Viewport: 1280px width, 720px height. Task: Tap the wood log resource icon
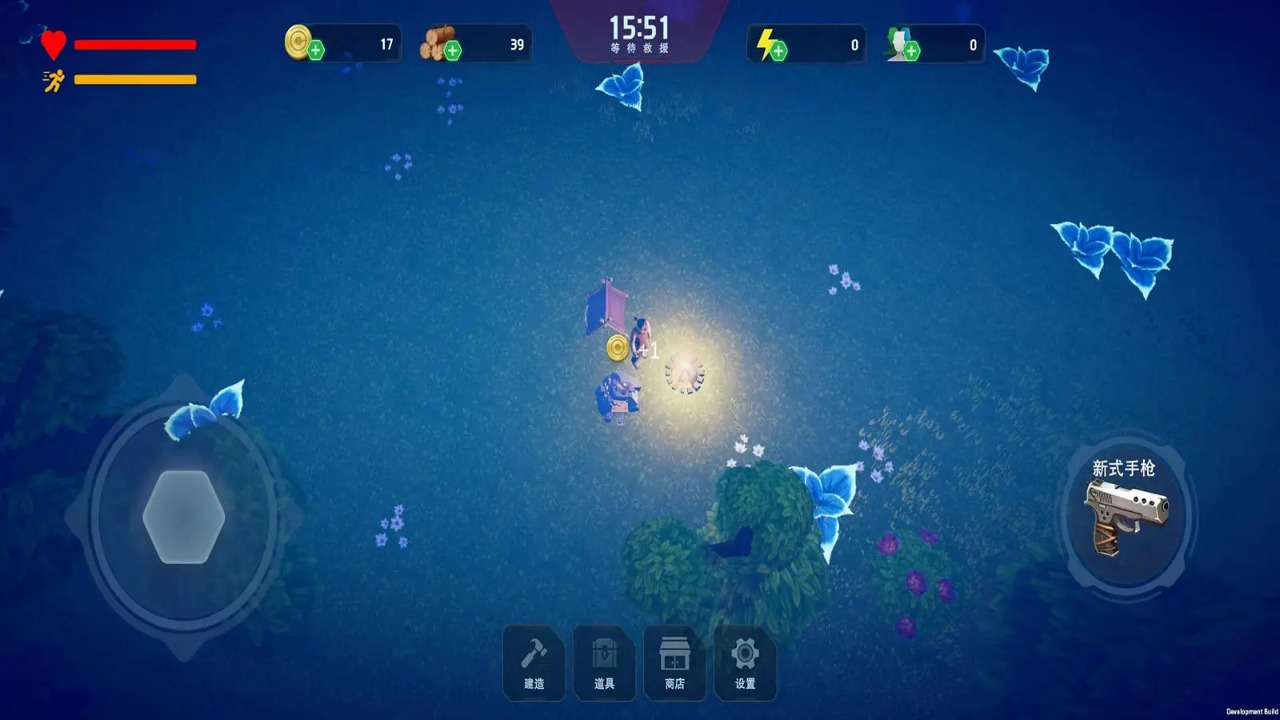(x=437, y=42)
